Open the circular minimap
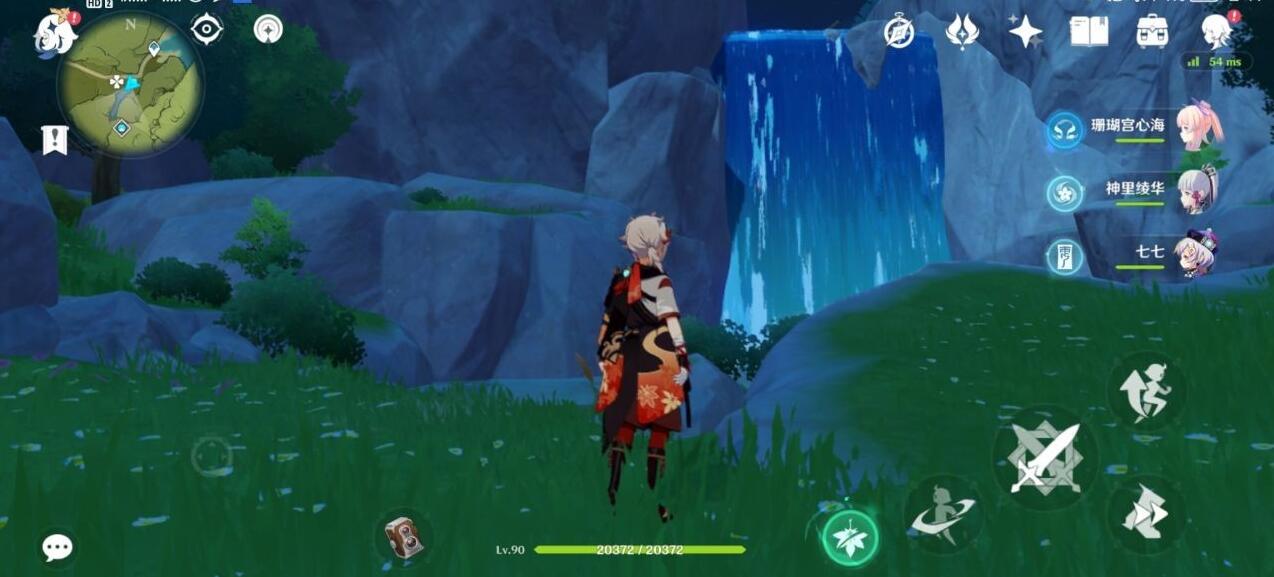Viewport: 1274px width, 577px height. [130, 84]
